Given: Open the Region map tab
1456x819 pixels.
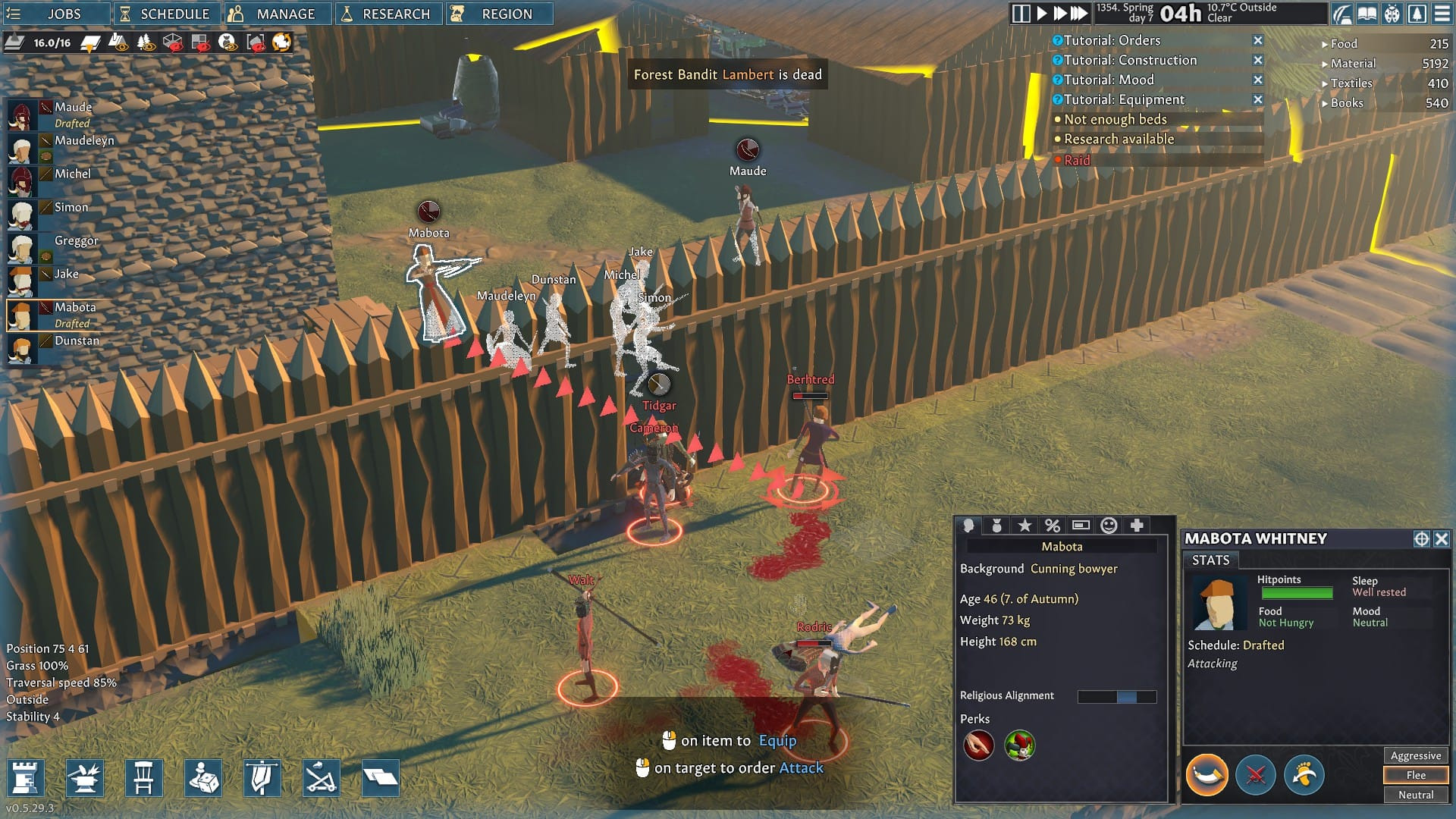Looking at the screenshot, I should point(499,14).
